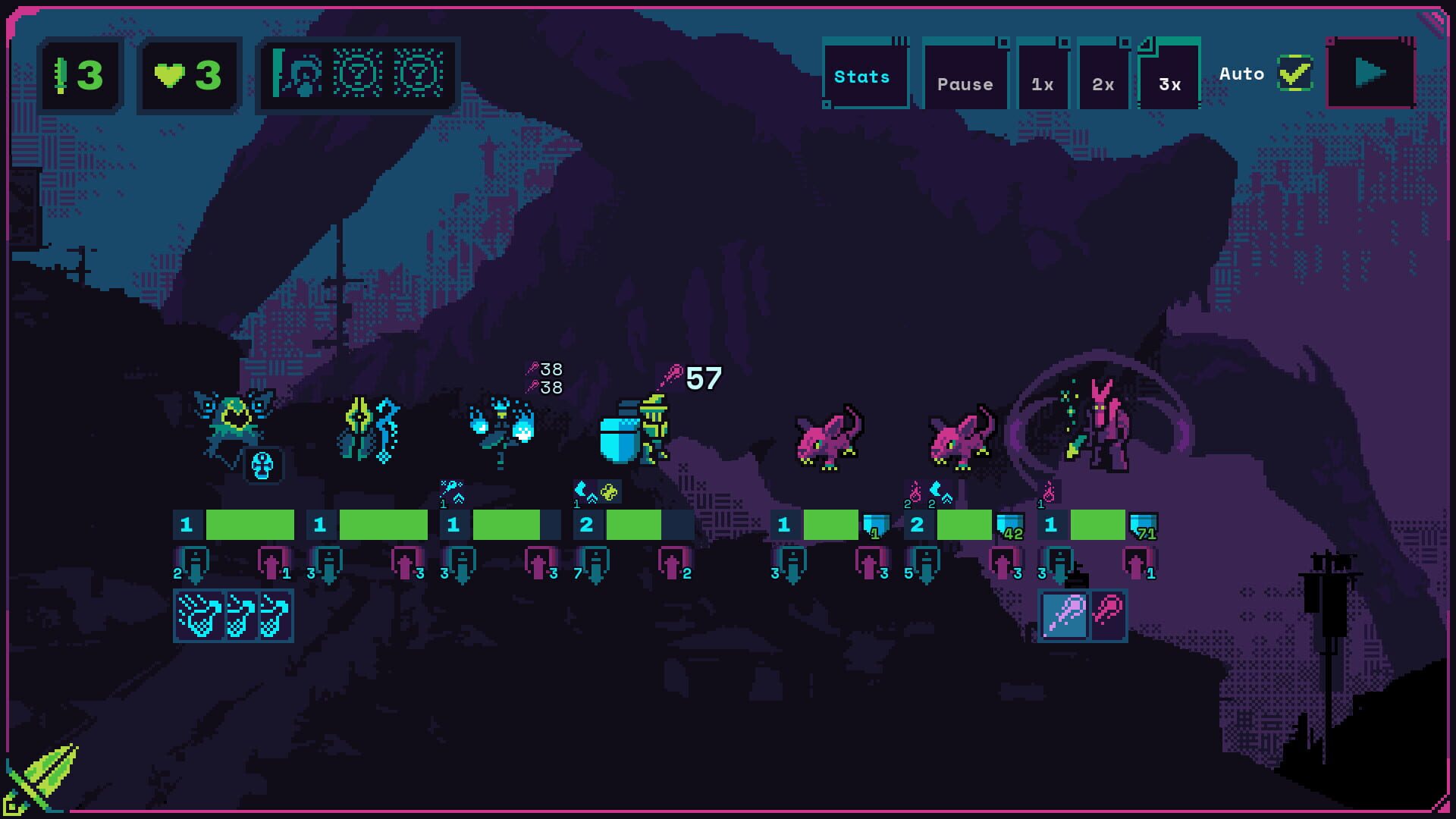The height and width of the screenshot is (819, 1456).
Task: Click the yellow plus buff icon above the wizard
Action: tap(609, 491)
